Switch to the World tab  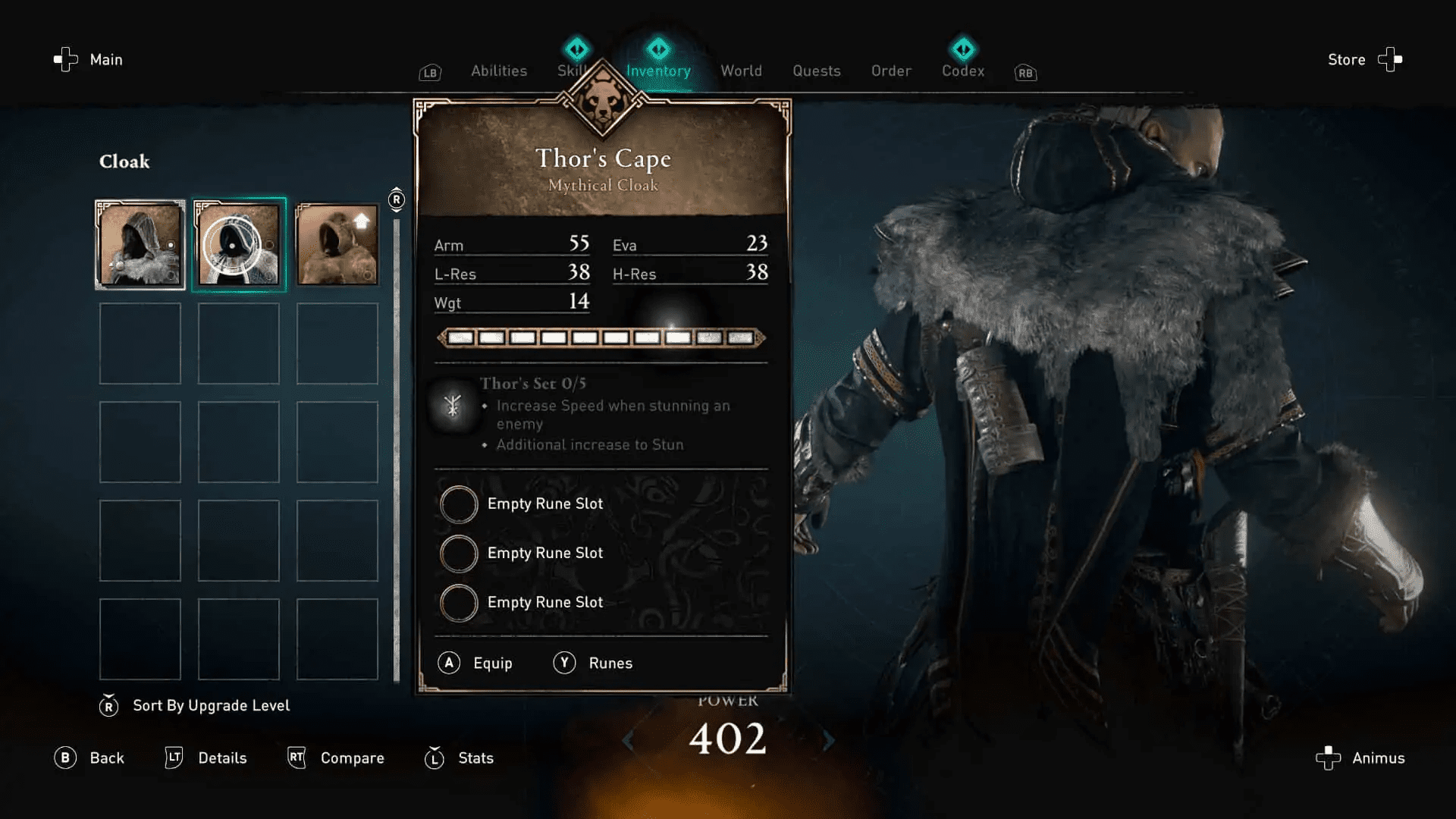tap(742, 71)
